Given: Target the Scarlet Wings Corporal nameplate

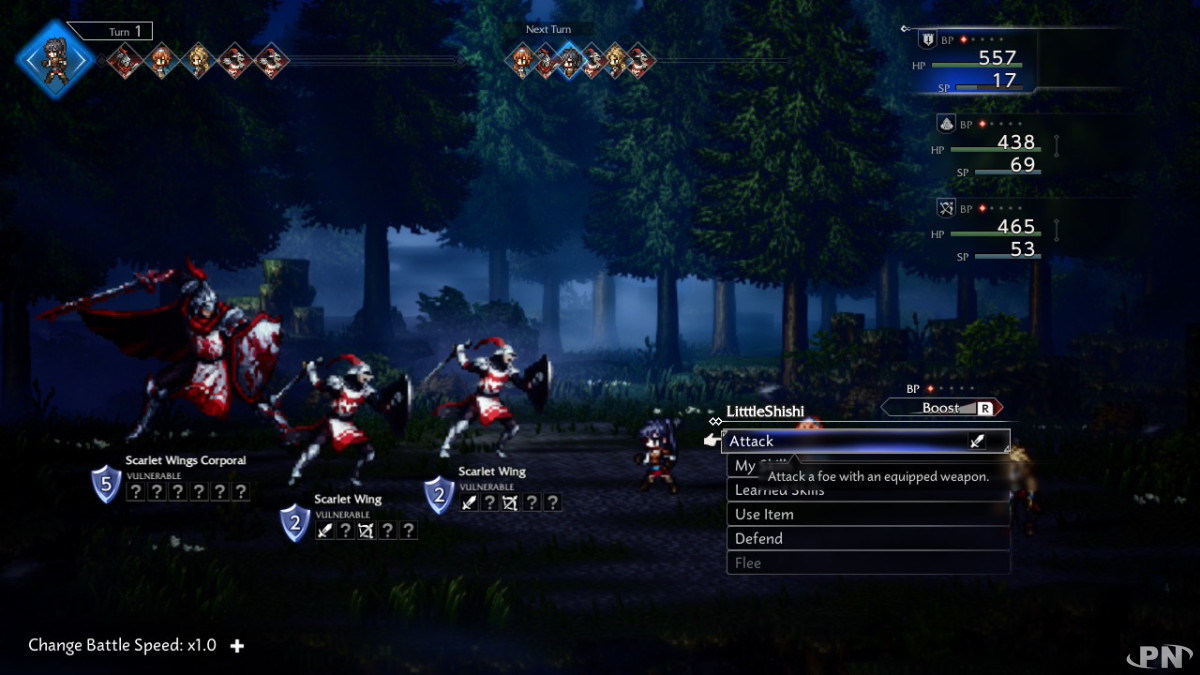Looking at the screenshot, I should tap(185, 460).
